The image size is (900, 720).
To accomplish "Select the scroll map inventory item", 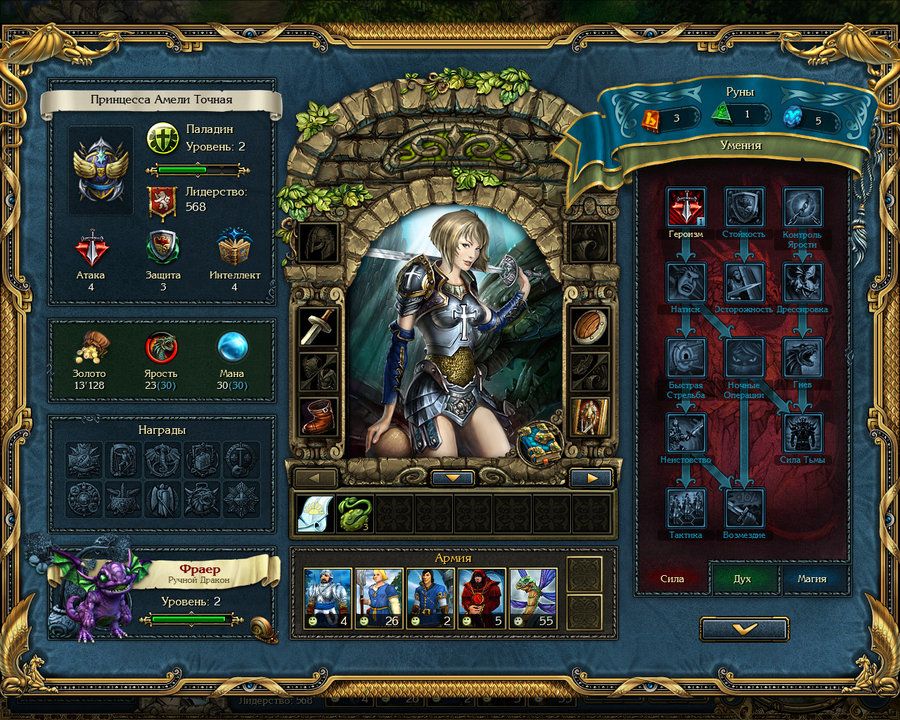I will point(314,513).
